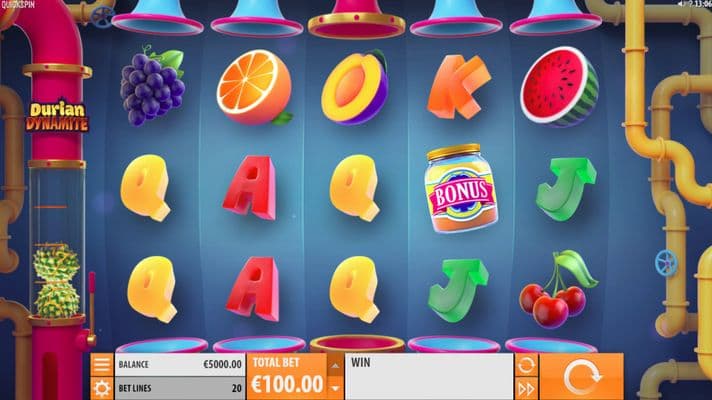The width and height of the screenshot is (712, 400).
Task: Increase the total bet with the up arrow
Action: coord(335,364)
